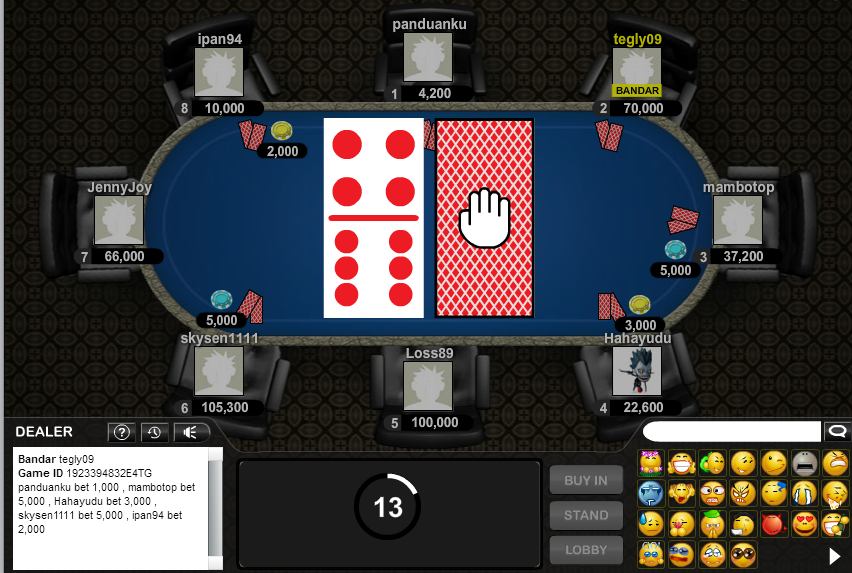Click the BUY IN button
The height and width of the screenshot is (573, 852).
coord(586,480)
